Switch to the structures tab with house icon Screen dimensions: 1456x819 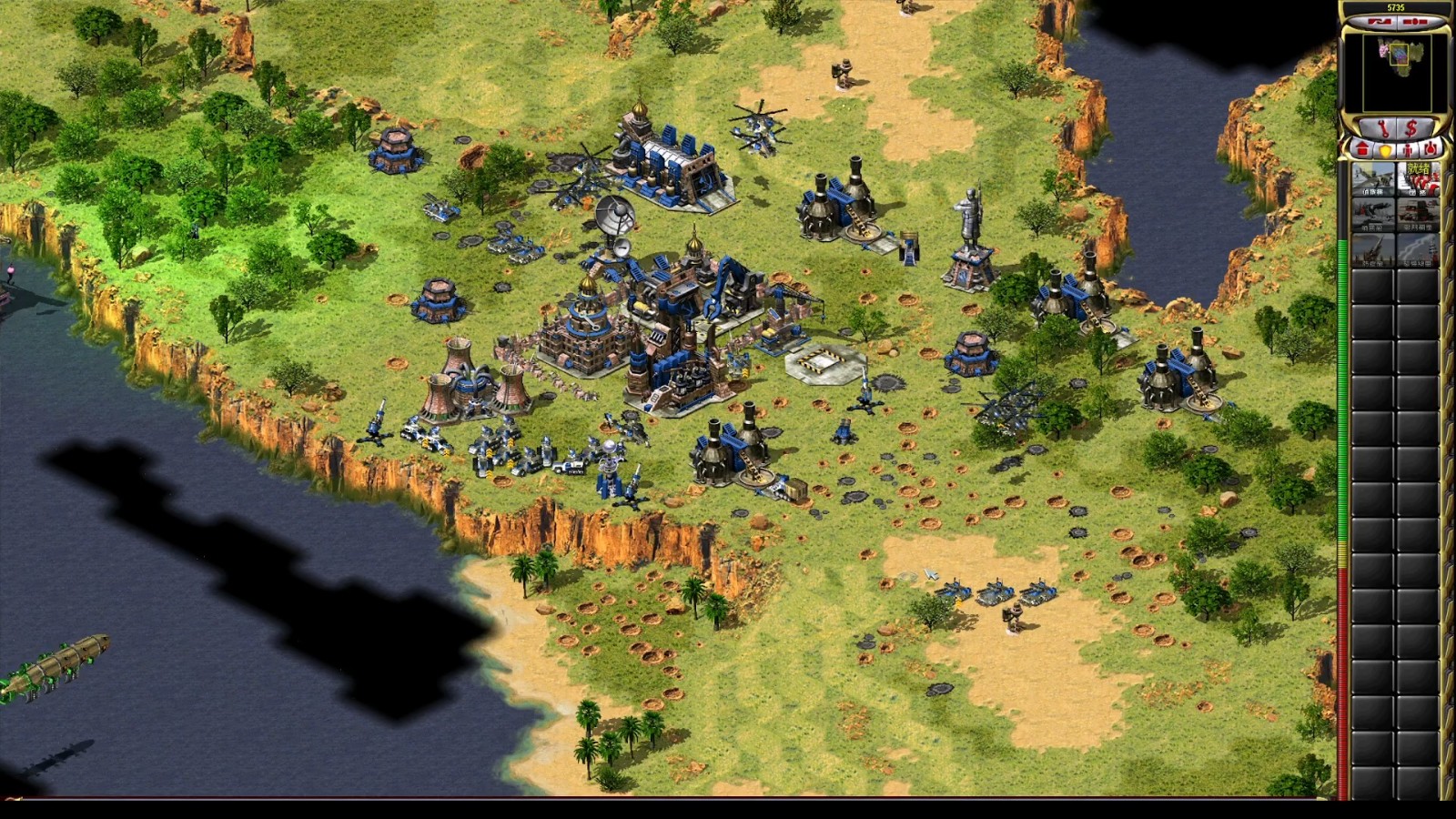[1362, 147]
